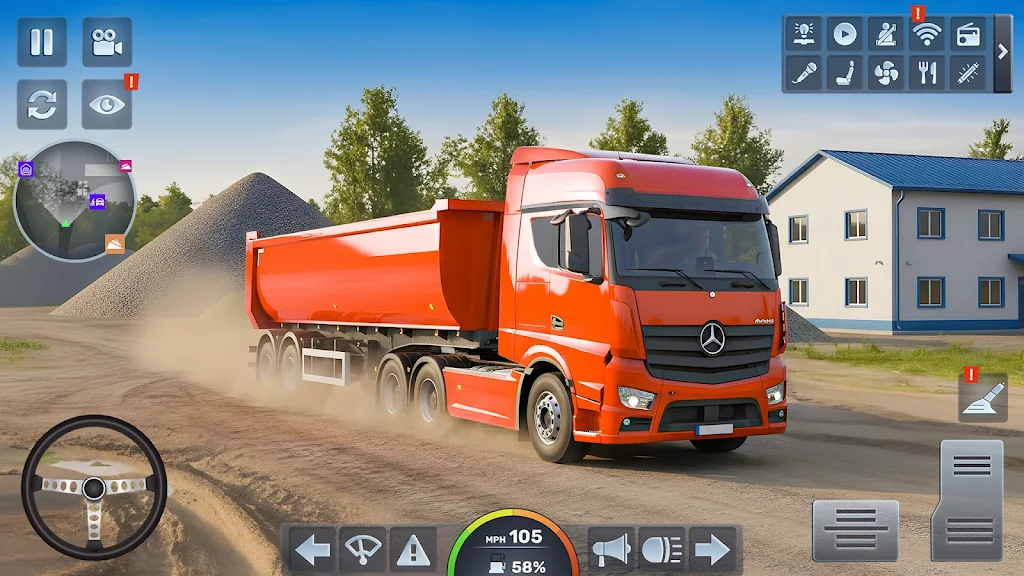Open the circular minimap

point(75,200)
